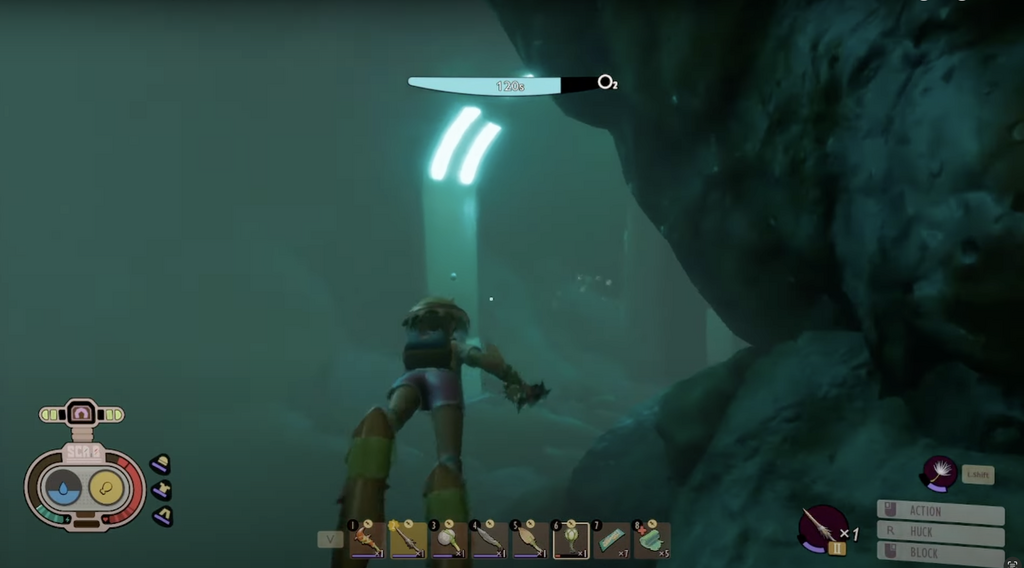Click the equipped arrow ammo icon
The image size is (1024, 568).
coord(822,526)
